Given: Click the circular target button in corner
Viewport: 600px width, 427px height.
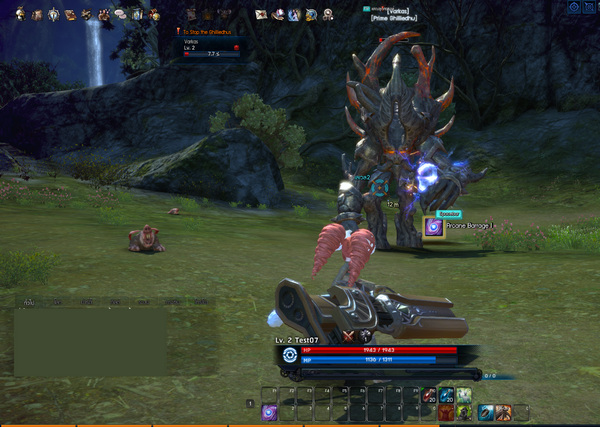Looking at the screenshot, I should coord(574,7).
